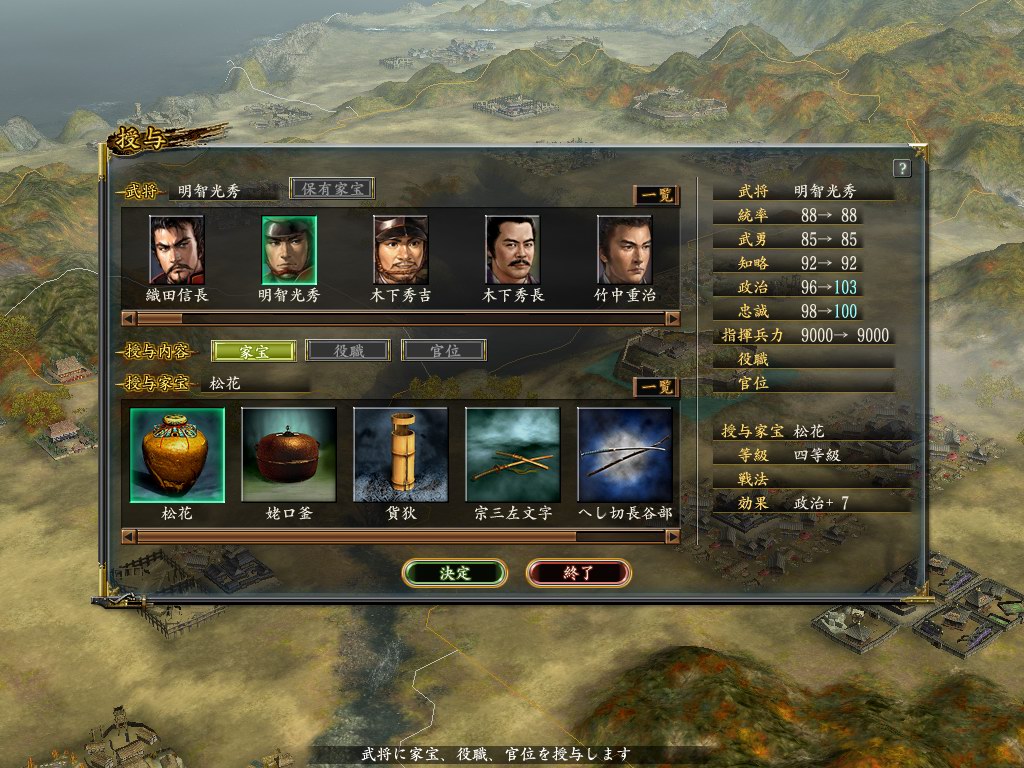1024x768 pixels.
Task: Choose 明智光秀 portrait
Action: (289, 250)
